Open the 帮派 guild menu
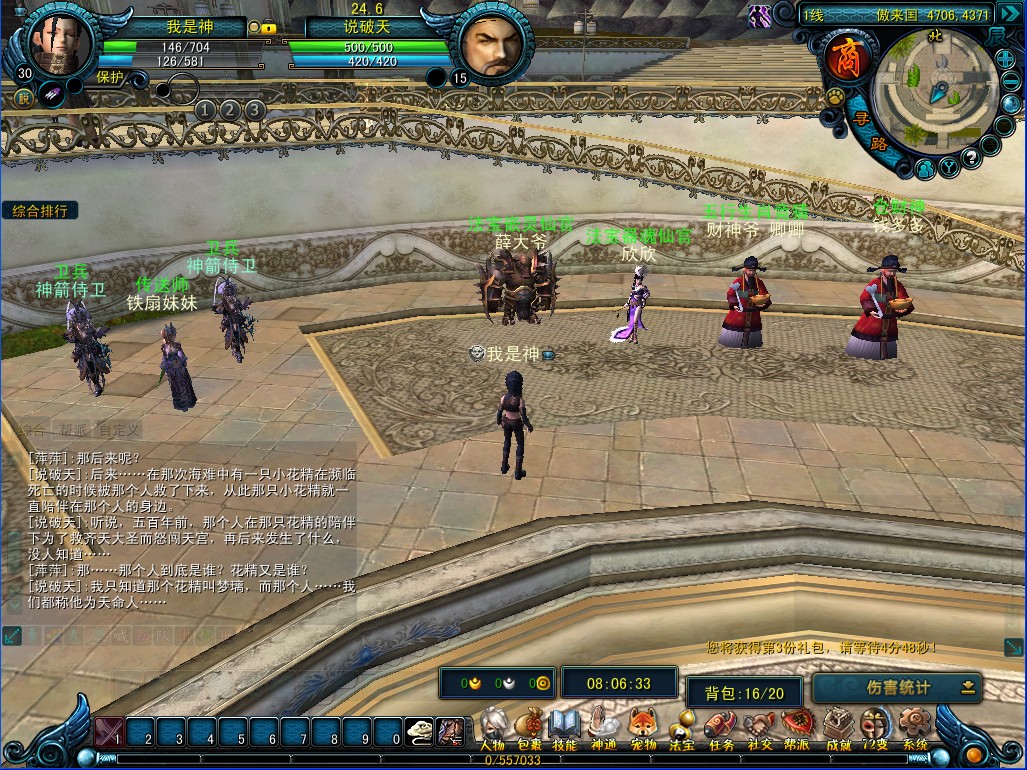Image resolution: width=1027 pixels, height=770 pixels. [797, 727]
